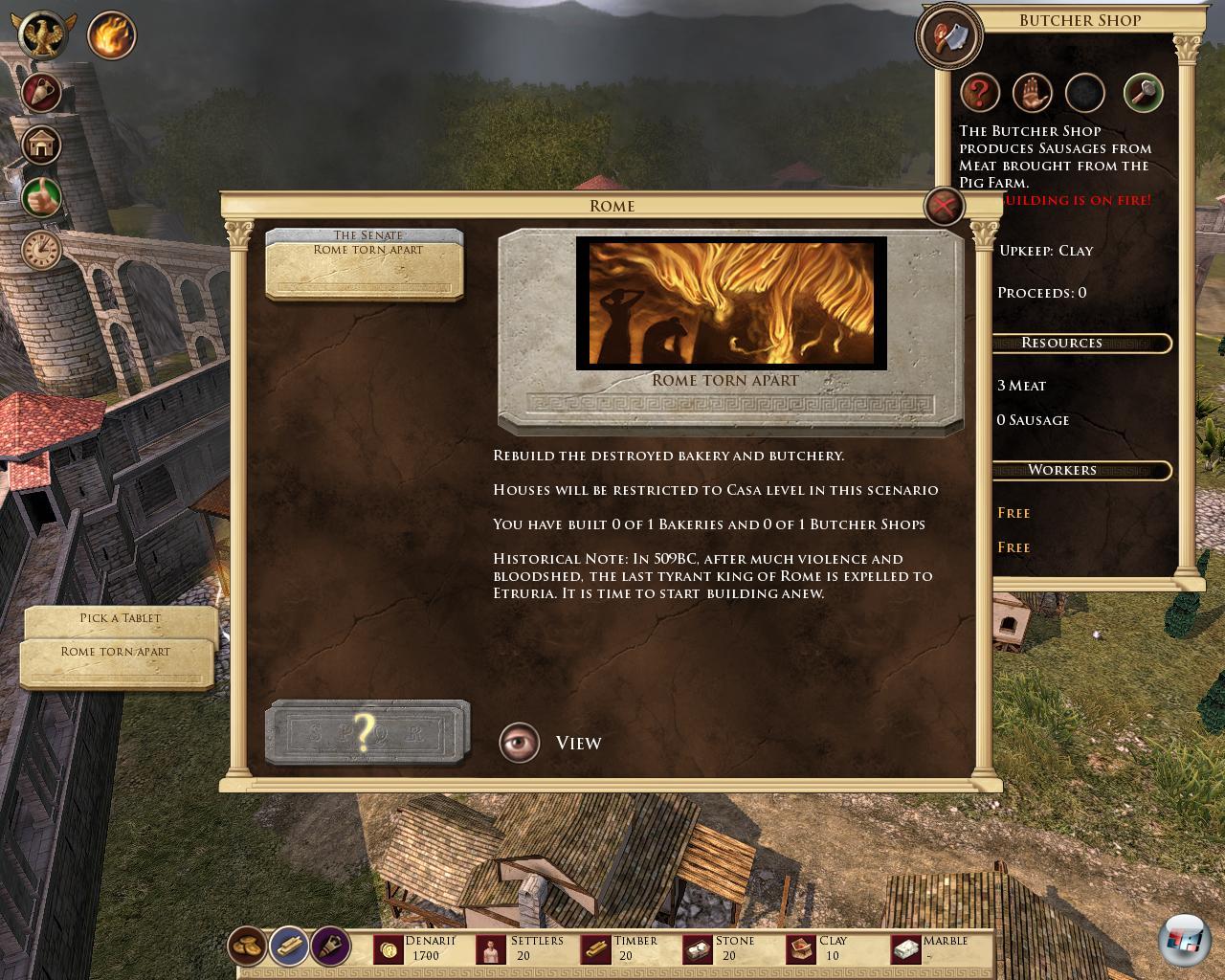The height and width of the screenshot is (980, 1225).
Task: Select the Senate Rome torn apart tablet
Action: point(365,261)
